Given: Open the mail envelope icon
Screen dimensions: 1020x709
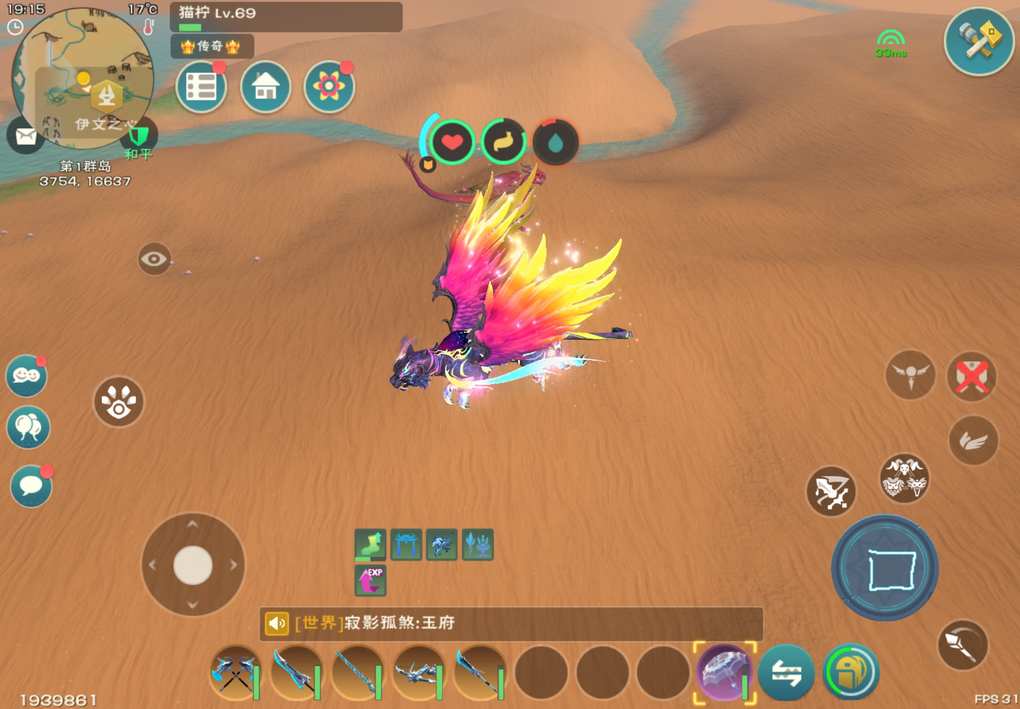Looking at the screenshot, I should coord(24,135).
